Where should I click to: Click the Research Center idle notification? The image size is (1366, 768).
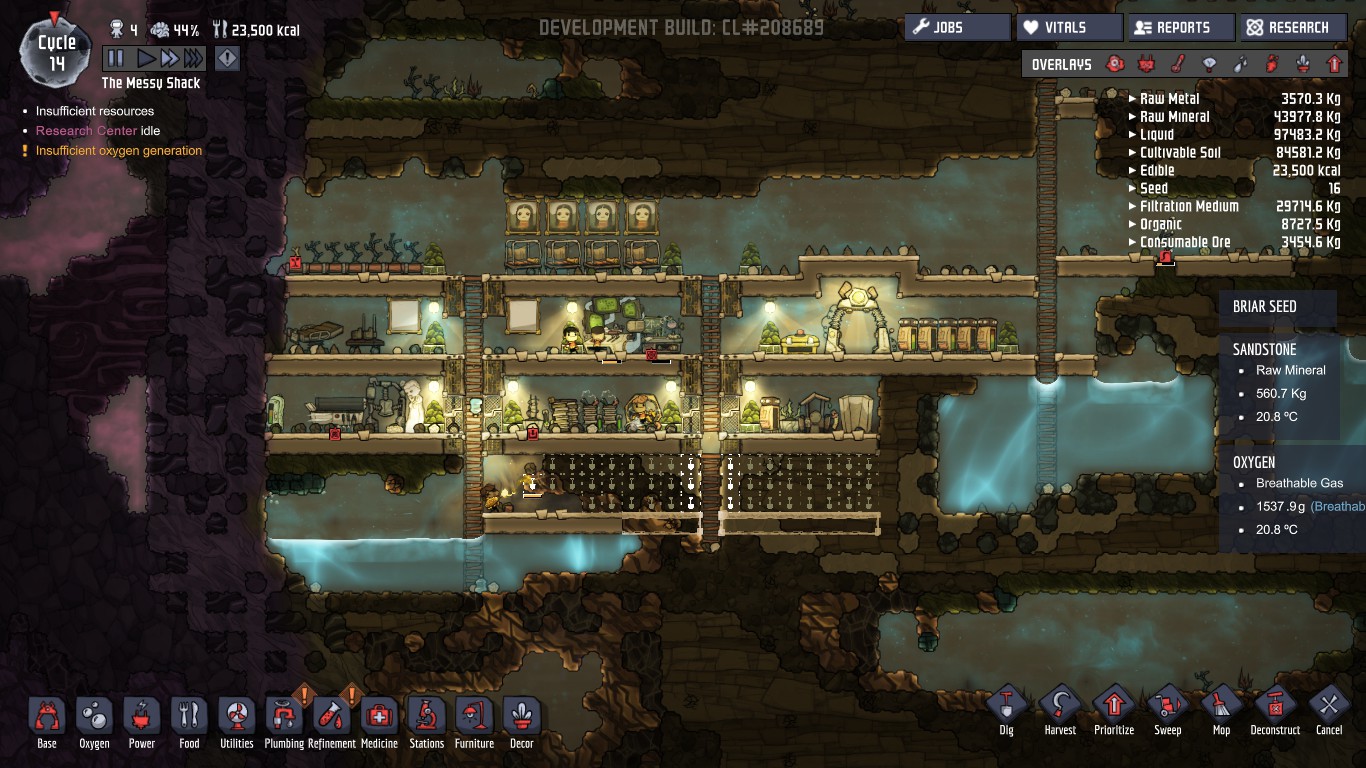98,131
